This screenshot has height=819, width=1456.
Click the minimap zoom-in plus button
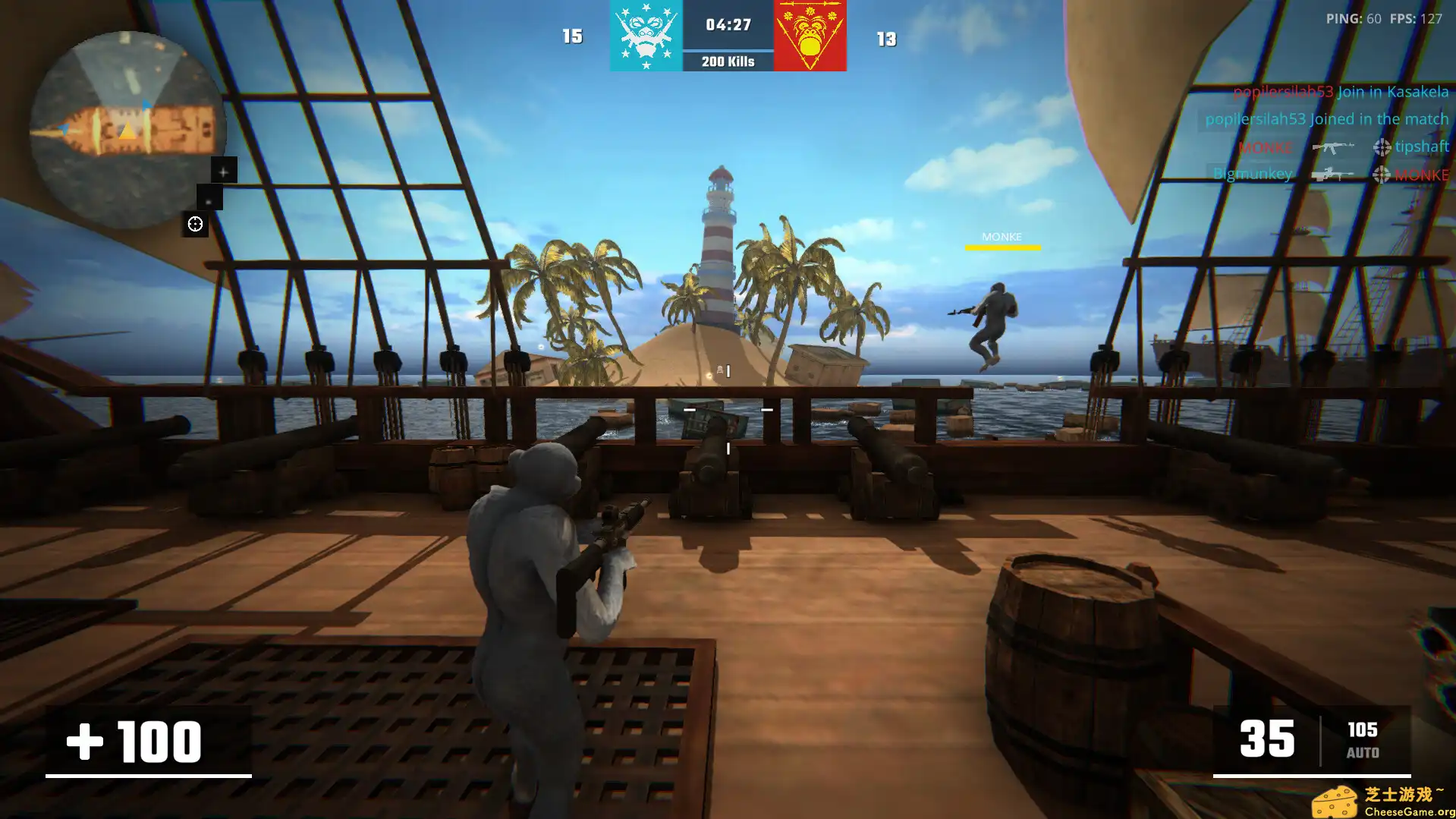pos(223,172)
